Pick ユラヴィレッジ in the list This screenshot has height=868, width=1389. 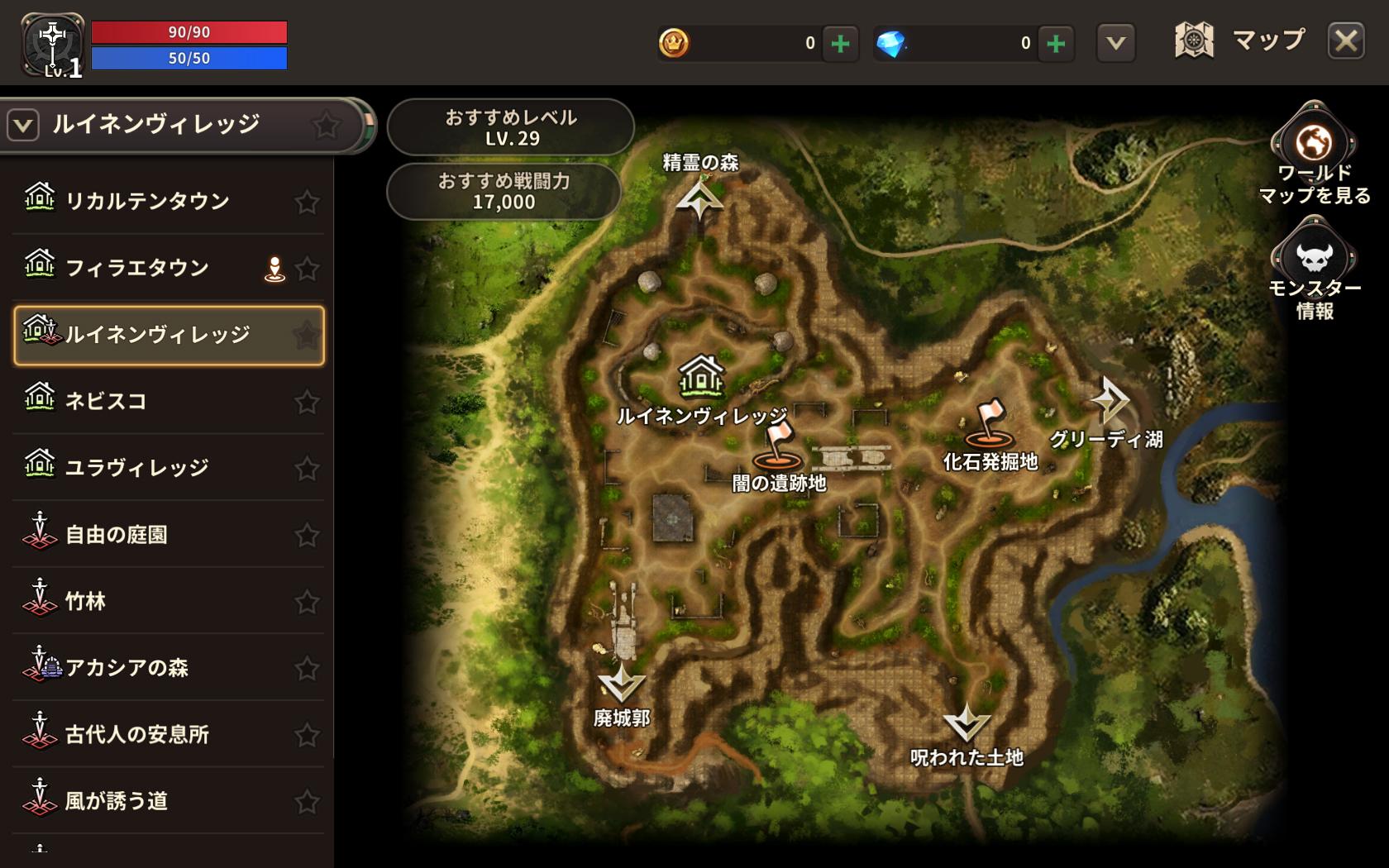pos(137,468)
